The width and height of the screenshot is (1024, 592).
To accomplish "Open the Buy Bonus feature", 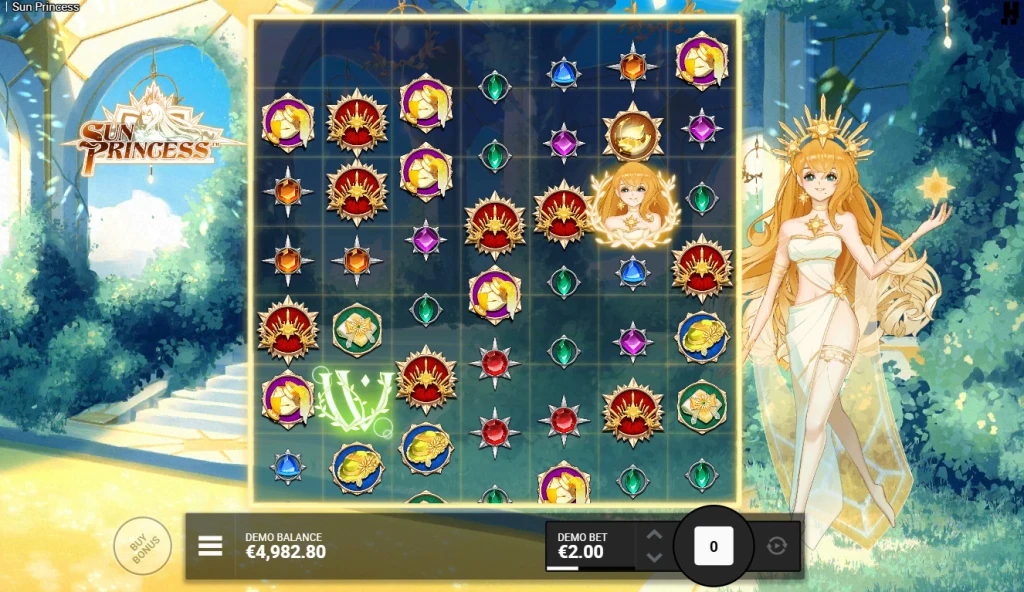I will pyautogui.click(x=142, y=546).
